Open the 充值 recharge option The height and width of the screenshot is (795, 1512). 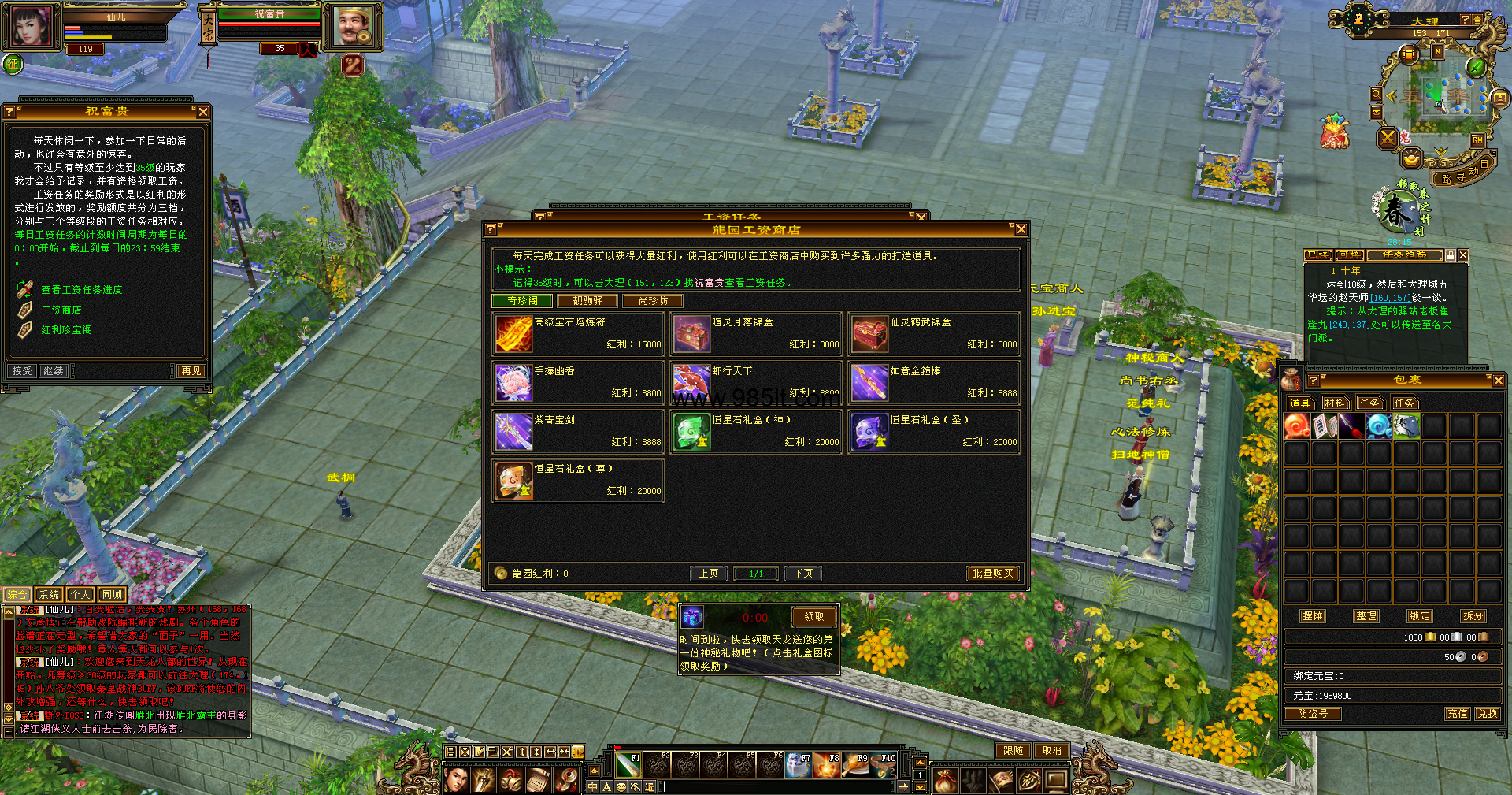[1457, 714]
